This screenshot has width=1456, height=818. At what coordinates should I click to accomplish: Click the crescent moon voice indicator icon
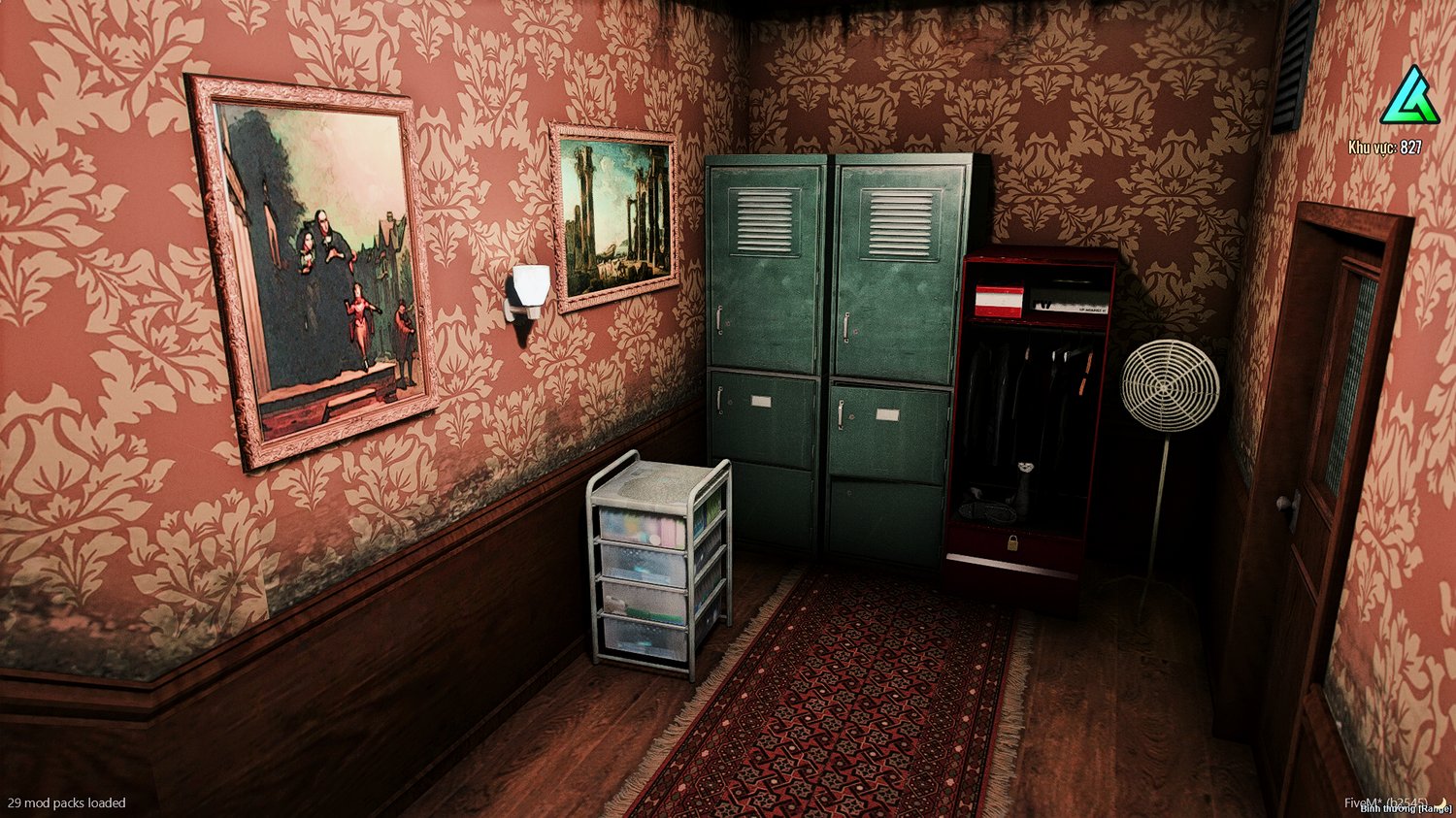click(1443, 802)
